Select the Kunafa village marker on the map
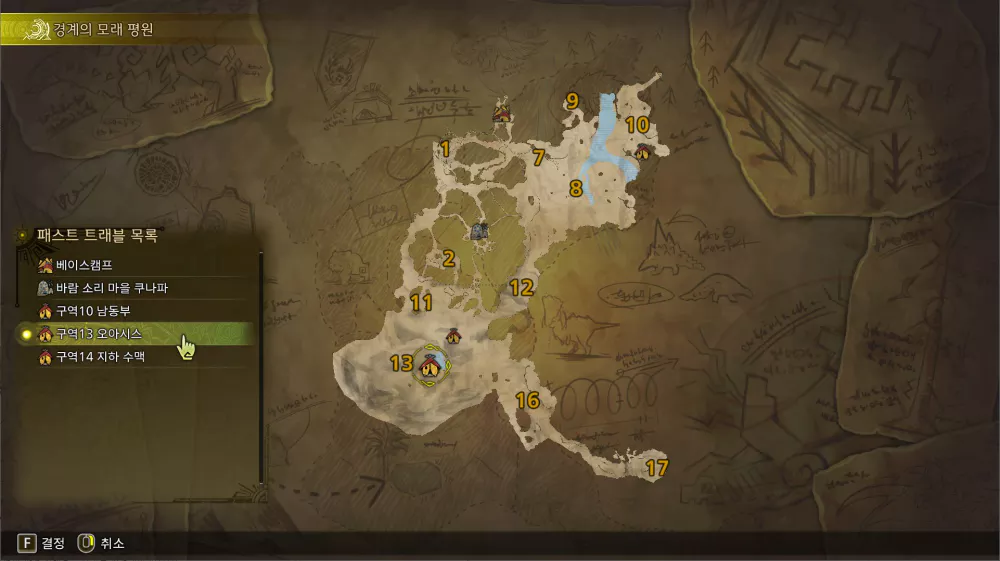The image size is (1000, 561). [481, 231]
